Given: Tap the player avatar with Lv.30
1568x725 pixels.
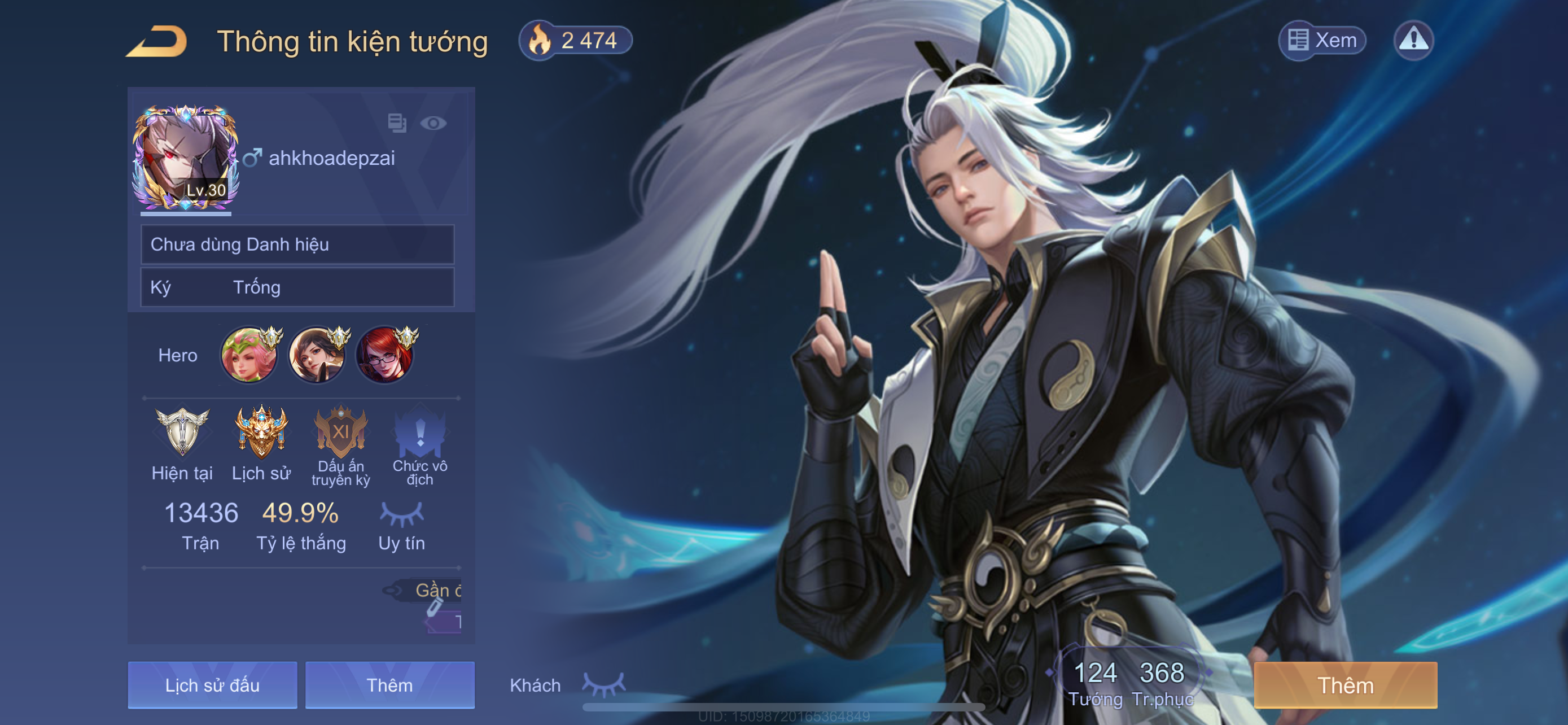Looking at the screenshot, I should tap(185, 158).
